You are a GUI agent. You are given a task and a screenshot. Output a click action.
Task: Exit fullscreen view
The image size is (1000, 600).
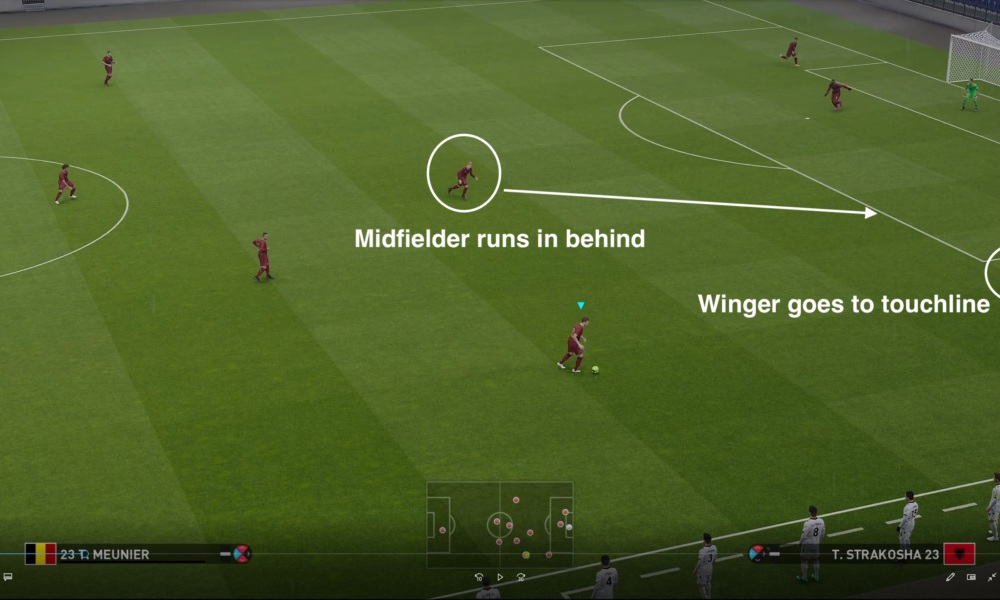pyautogui.click(x=990, y=577)
